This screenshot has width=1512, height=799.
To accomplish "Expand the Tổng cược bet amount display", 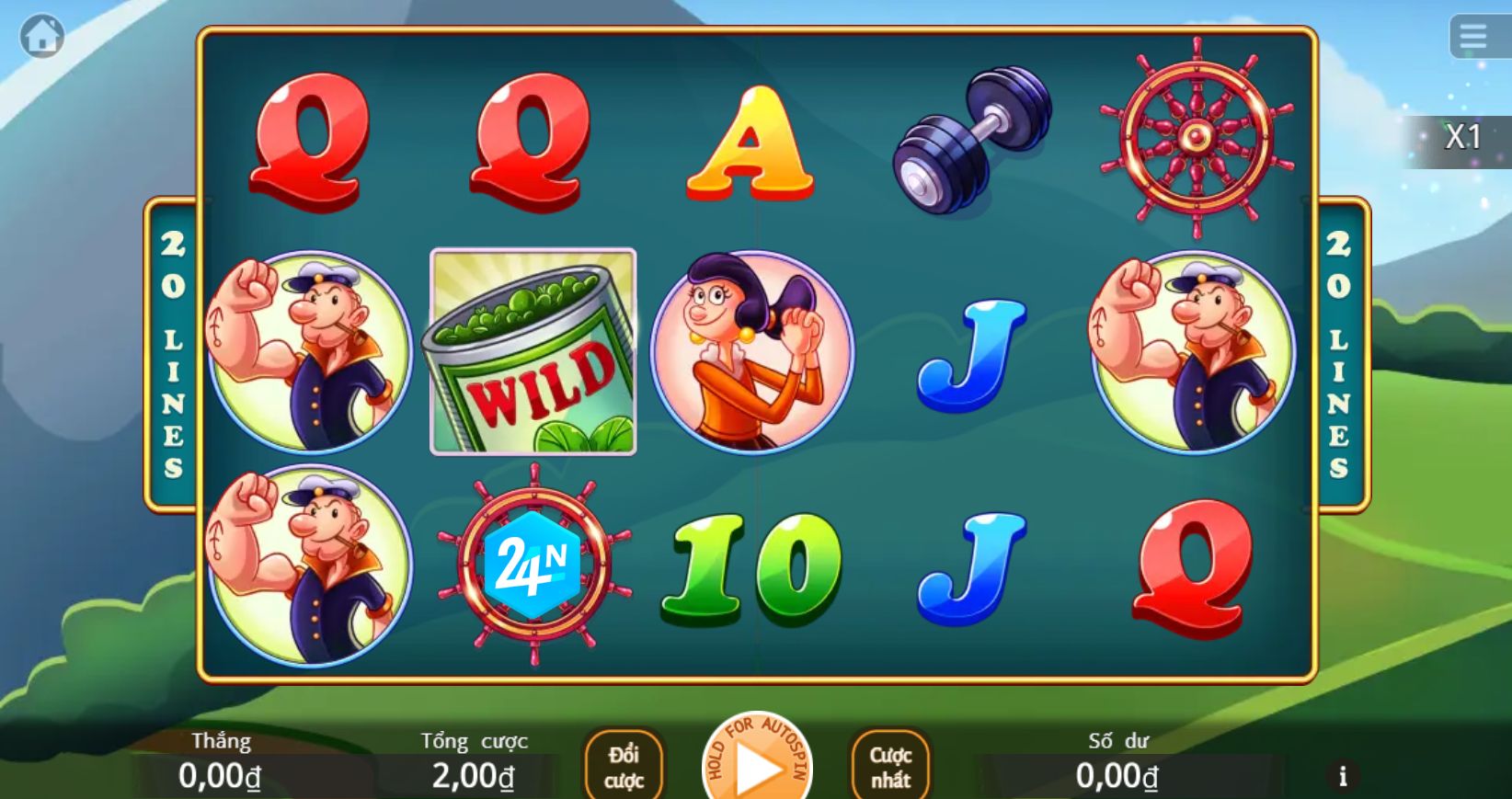I will pos(472,761).
